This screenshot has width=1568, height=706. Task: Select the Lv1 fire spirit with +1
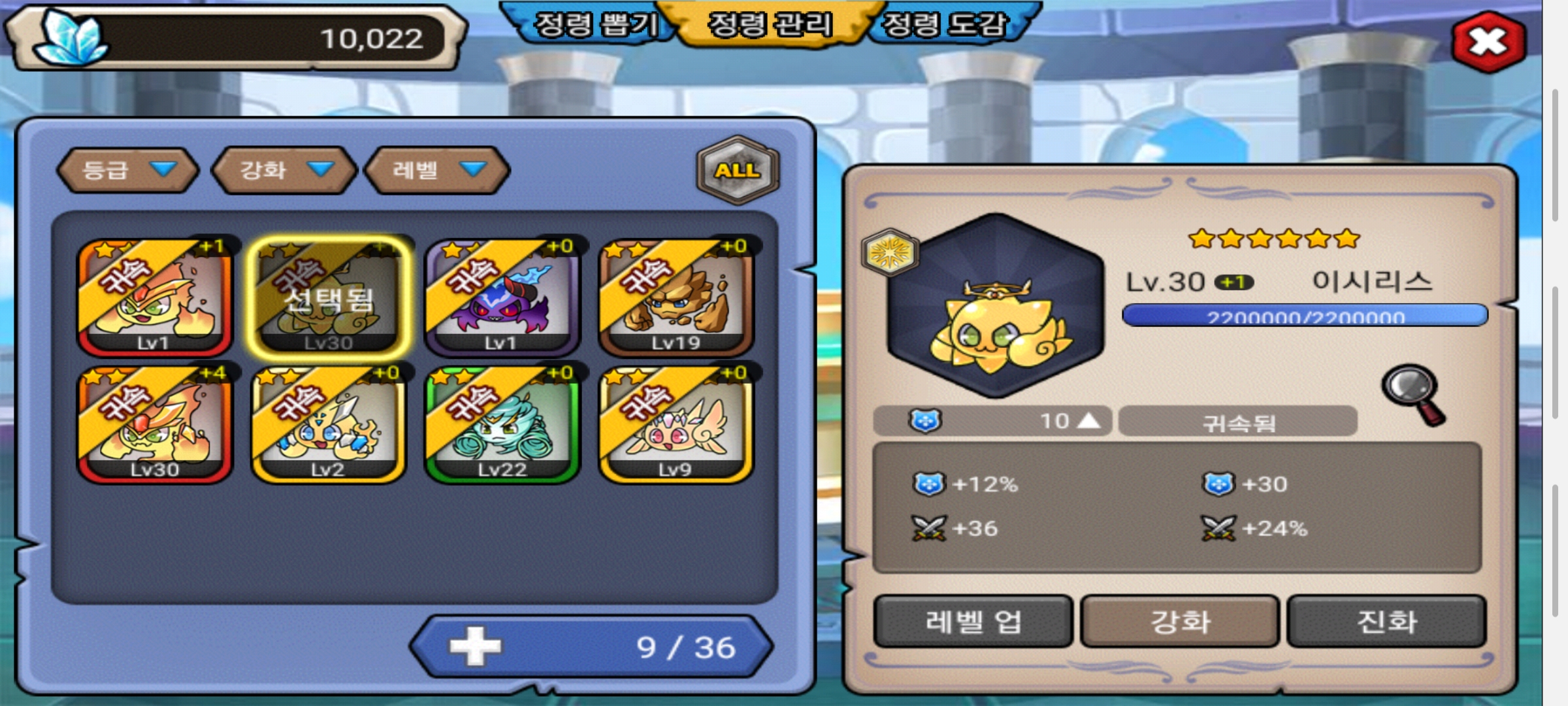[155, 297]
